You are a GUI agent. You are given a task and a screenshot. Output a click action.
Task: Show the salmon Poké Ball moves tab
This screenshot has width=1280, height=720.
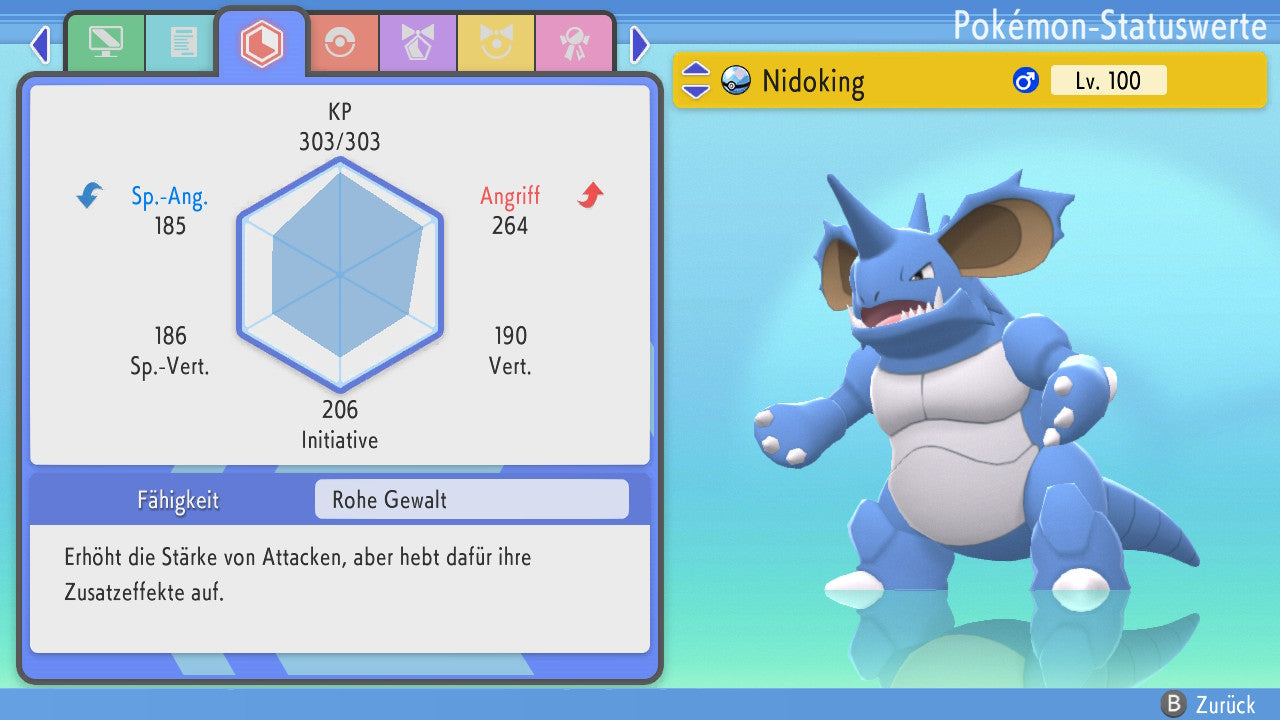[340, 42]
